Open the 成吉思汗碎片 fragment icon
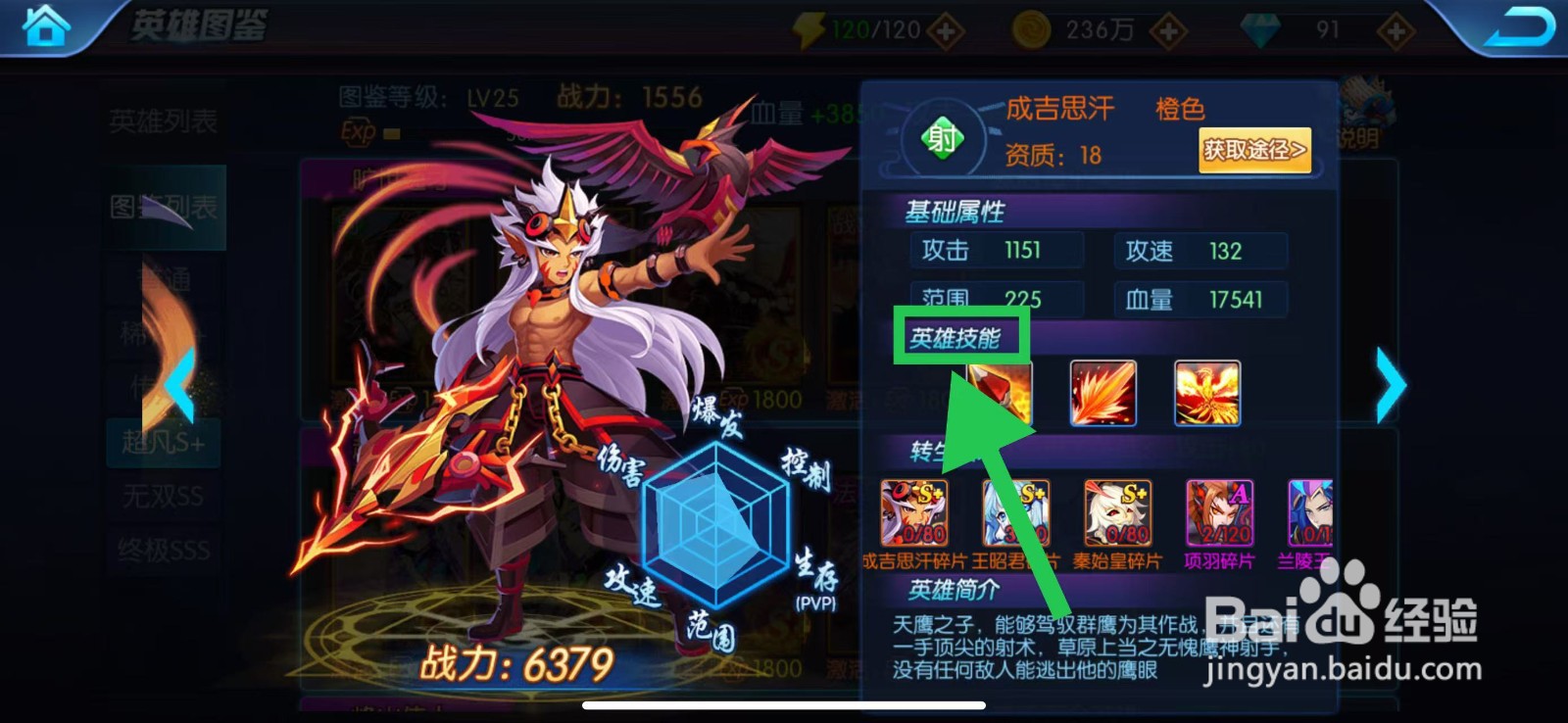The image size is (1568, 723). tap(916, 511)
